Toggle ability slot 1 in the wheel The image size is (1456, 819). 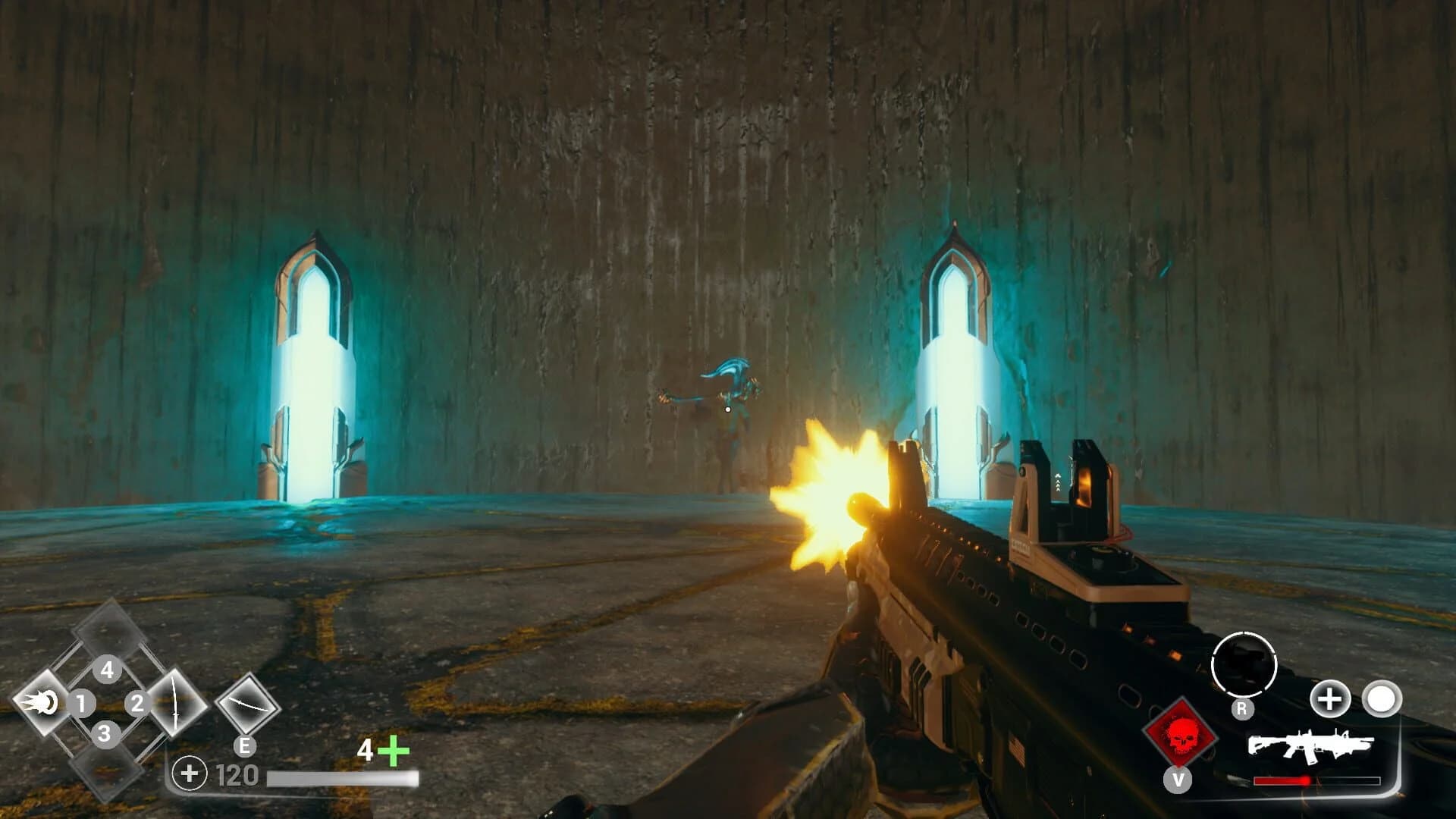click(x=82, y=704)
